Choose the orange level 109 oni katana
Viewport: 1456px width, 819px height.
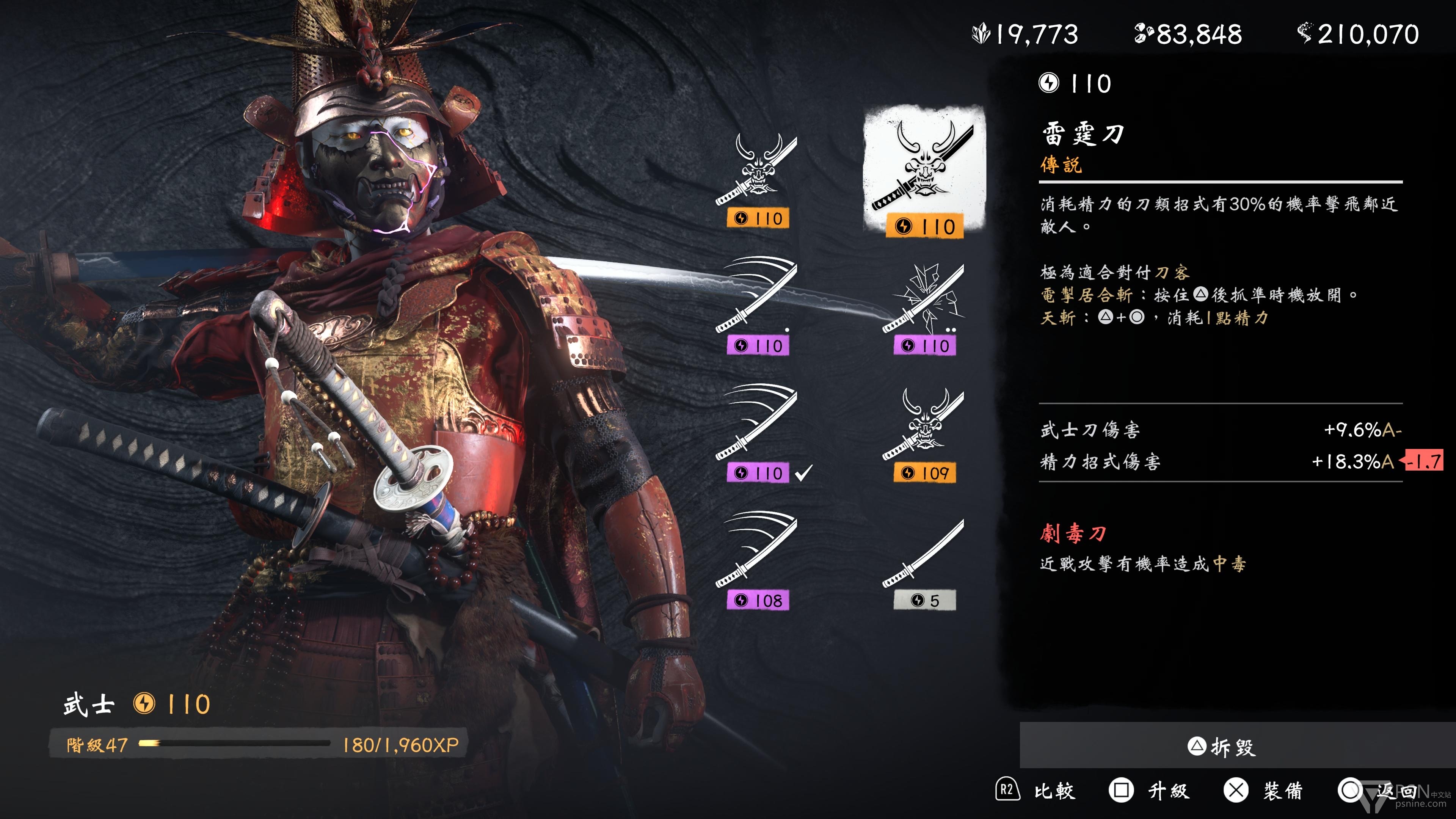click(924, 434)
